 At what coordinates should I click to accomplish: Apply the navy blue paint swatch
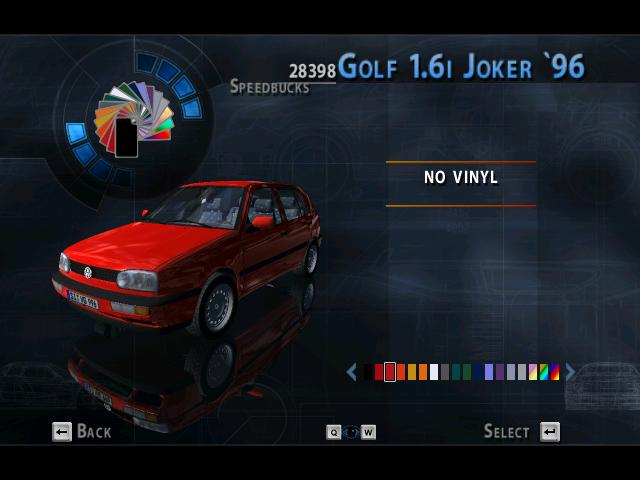[478, 372]
